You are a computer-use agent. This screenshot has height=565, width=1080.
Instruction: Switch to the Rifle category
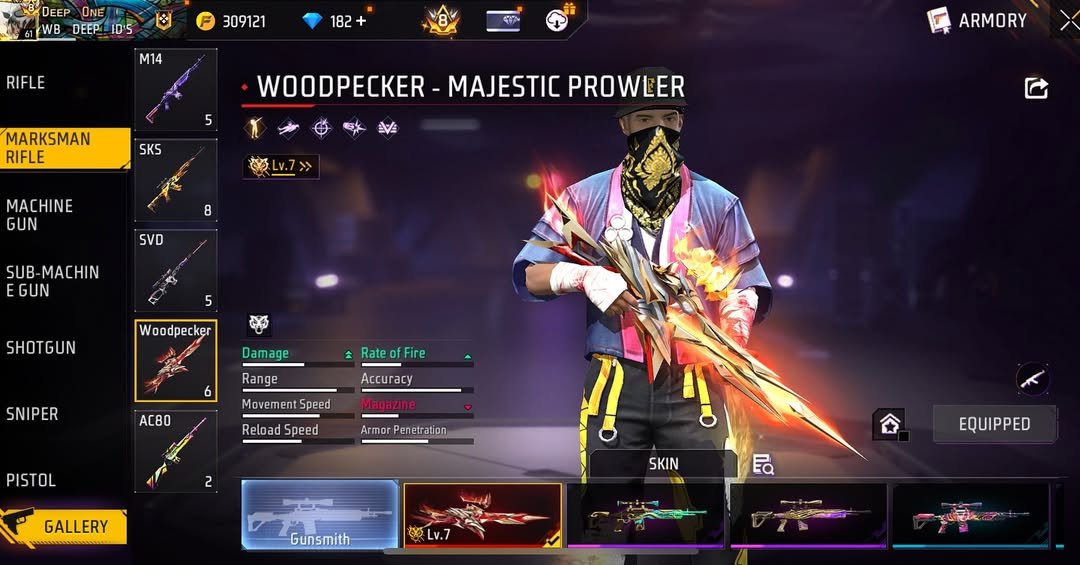pos(26,83)
